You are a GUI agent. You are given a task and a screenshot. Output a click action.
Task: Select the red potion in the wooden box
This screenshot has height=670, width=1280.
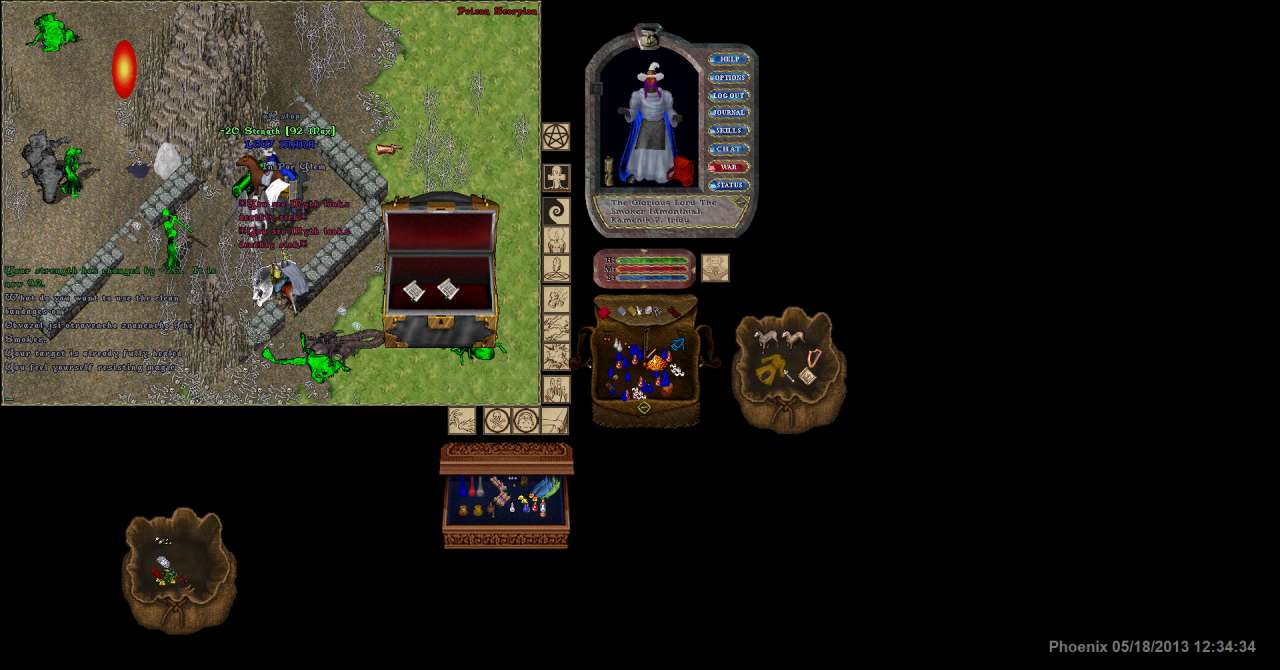coord(472,487)
